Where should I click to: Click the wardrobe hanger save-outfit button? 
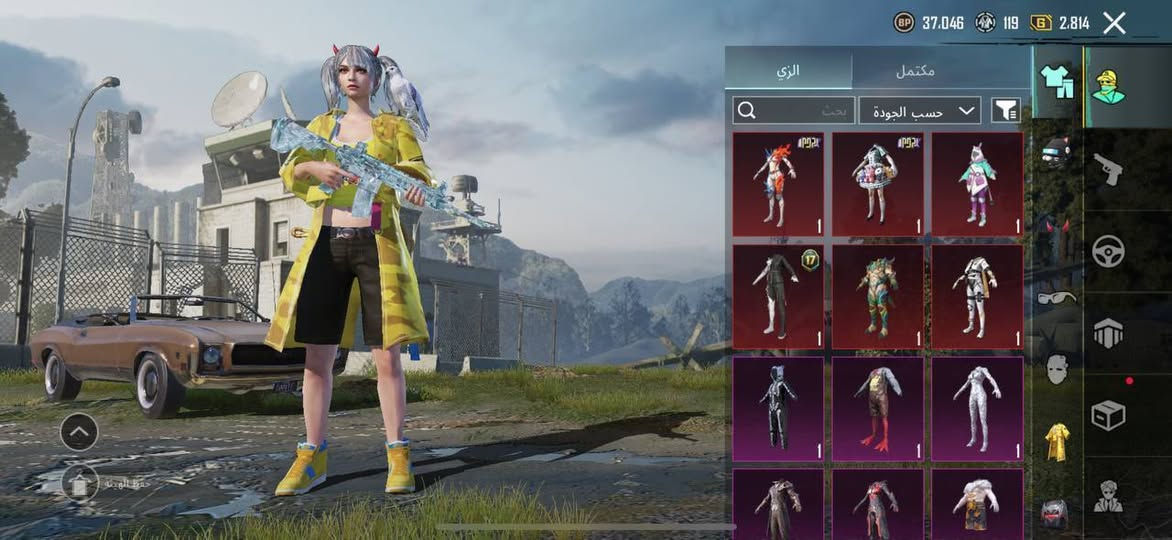pyautogui.click(x=80, y=484)
